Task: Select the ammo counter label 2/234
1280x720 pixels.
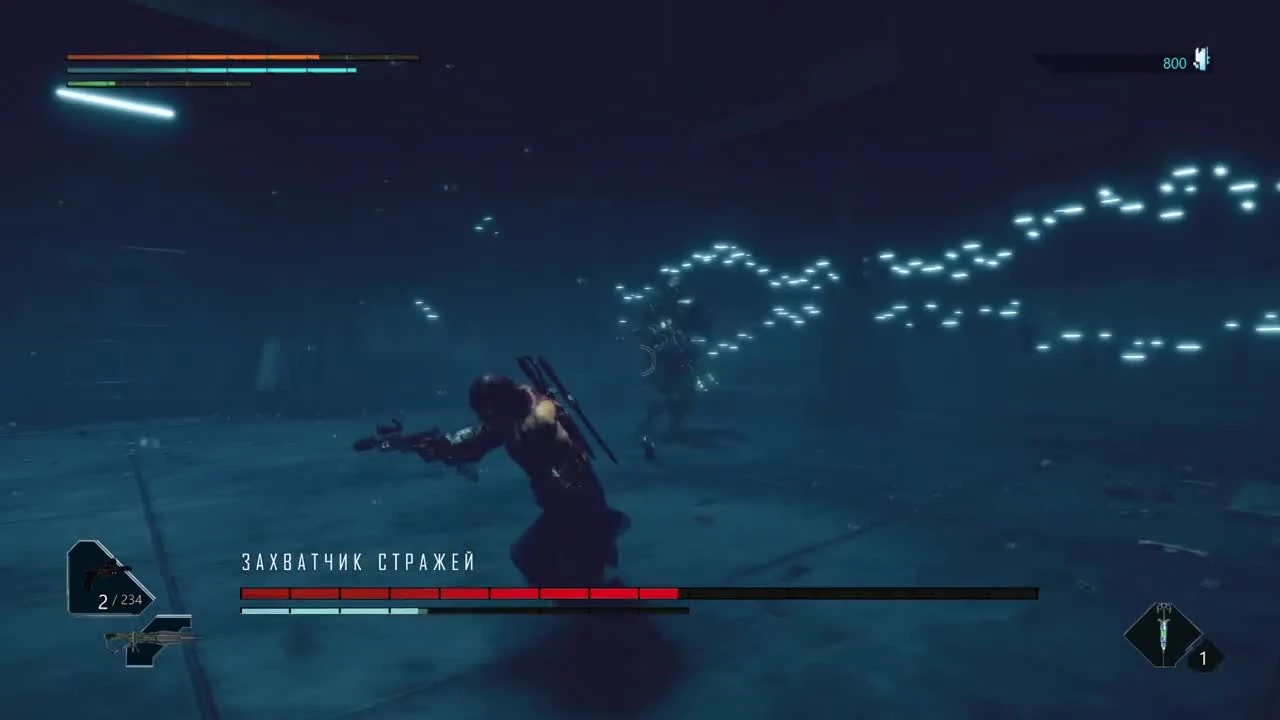Action: 118,601
